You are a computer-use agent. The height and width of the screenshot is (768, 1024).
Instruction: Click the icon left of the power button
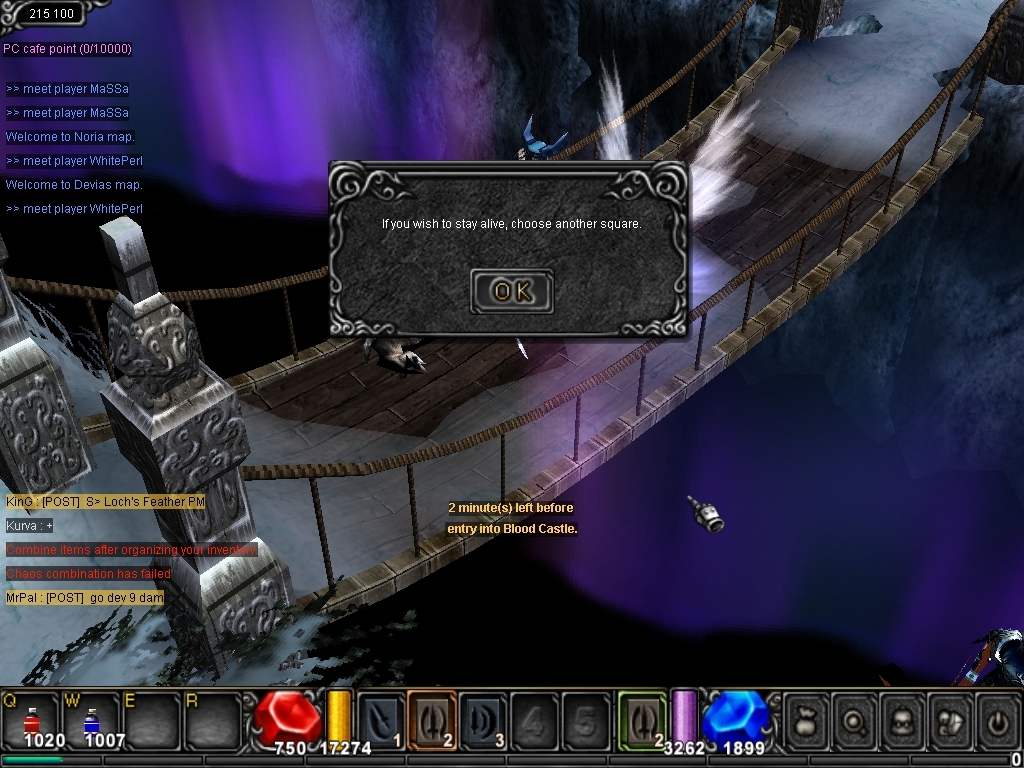[950, 720]
